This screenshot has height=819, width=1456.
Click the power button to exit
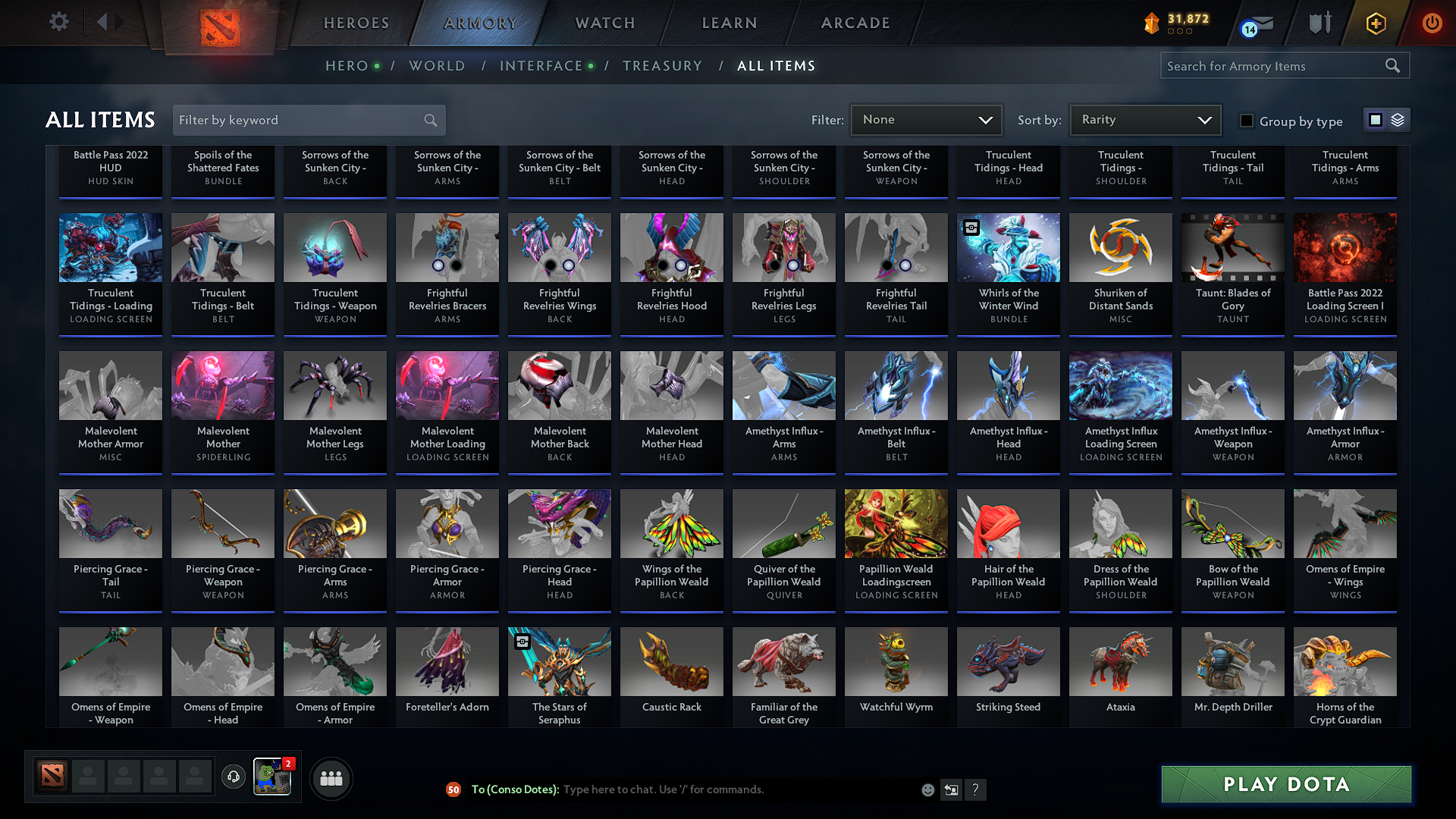[x=1432, y=23]
